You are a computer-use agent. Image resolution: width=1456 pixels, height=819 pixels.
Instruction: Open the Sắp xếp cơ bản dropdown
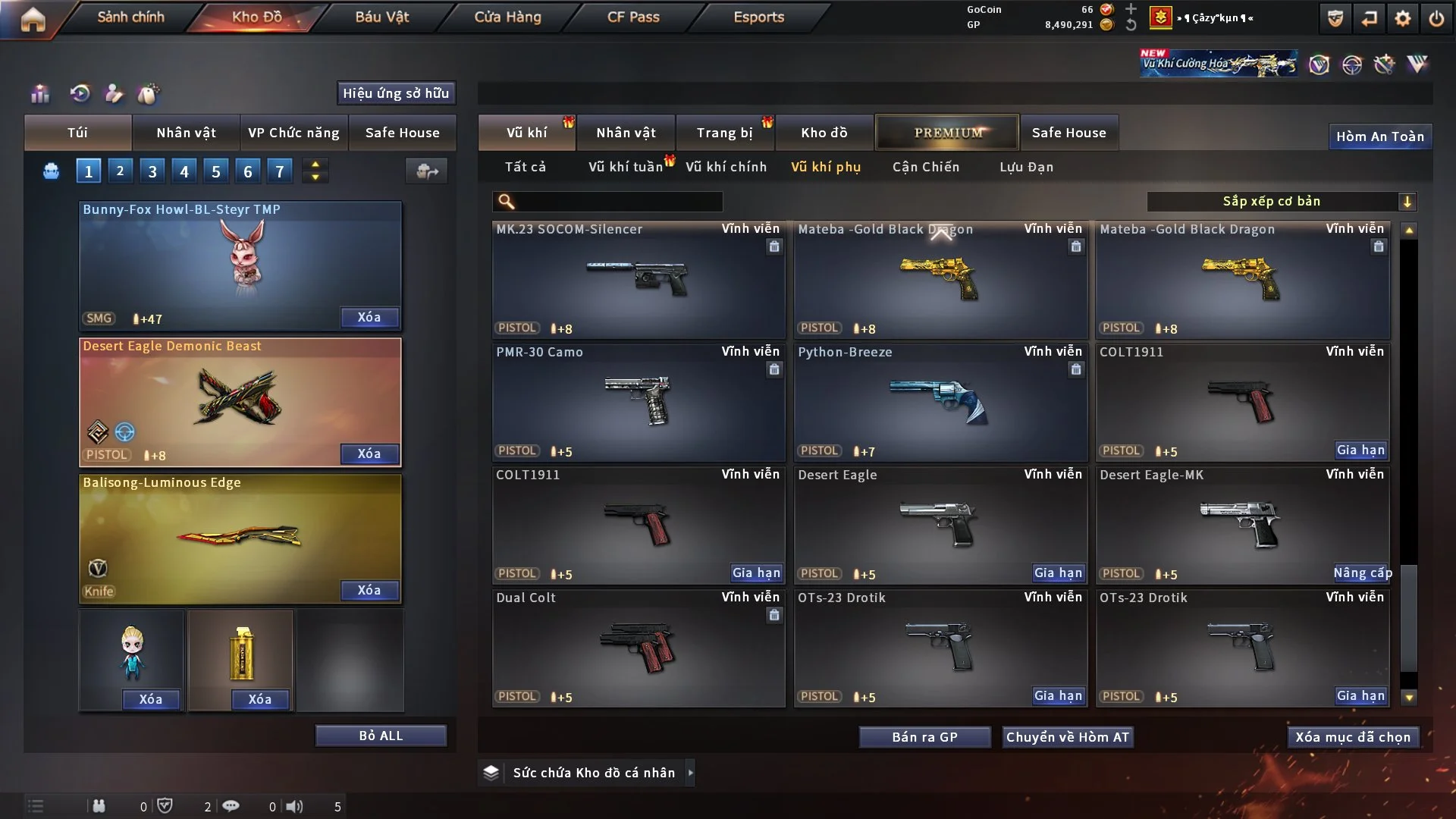click(1281, 201)
